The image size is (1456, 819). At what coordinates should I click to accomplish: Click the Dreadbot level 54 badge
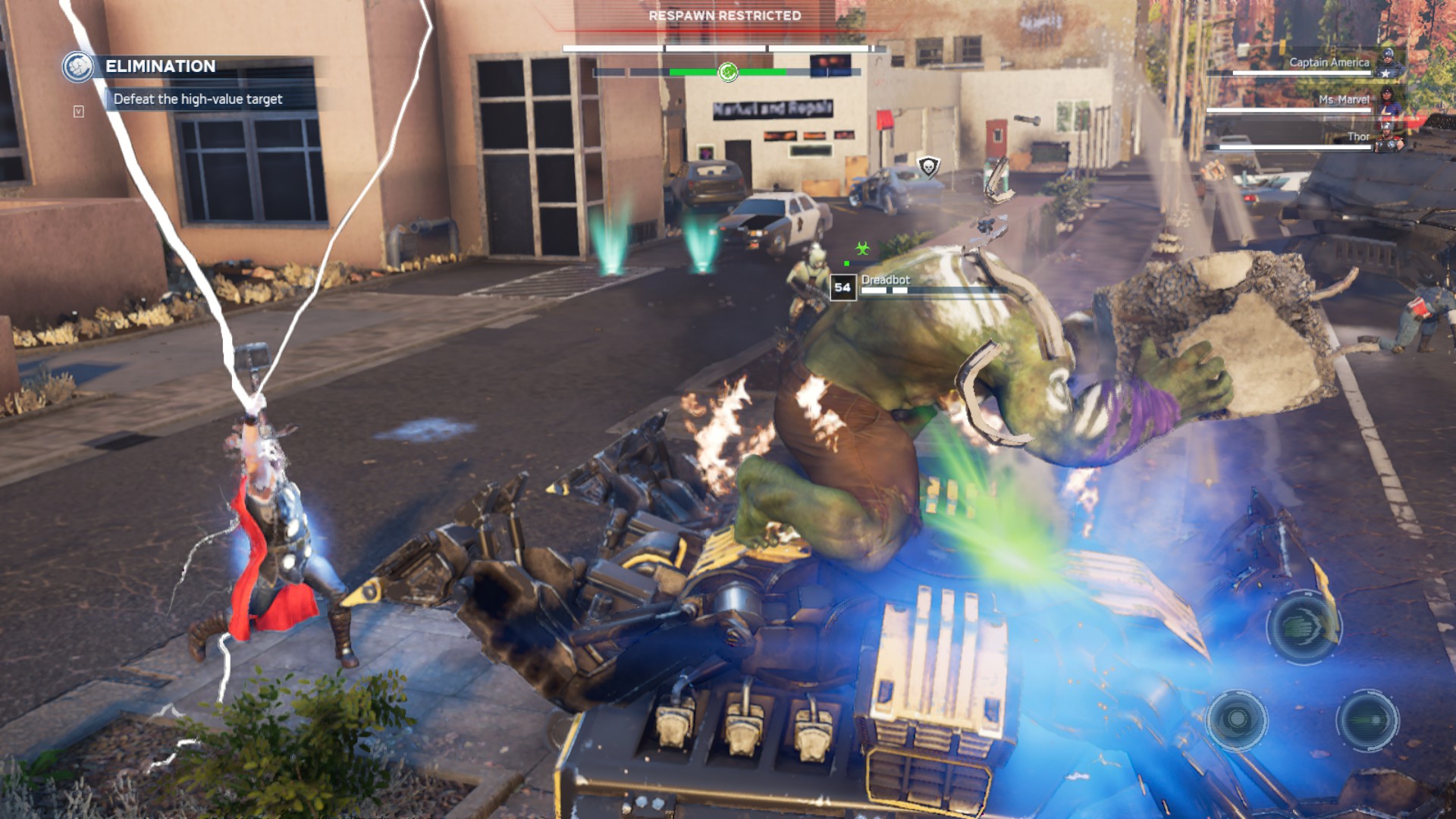pyautogui.click(x=843, y=287)
